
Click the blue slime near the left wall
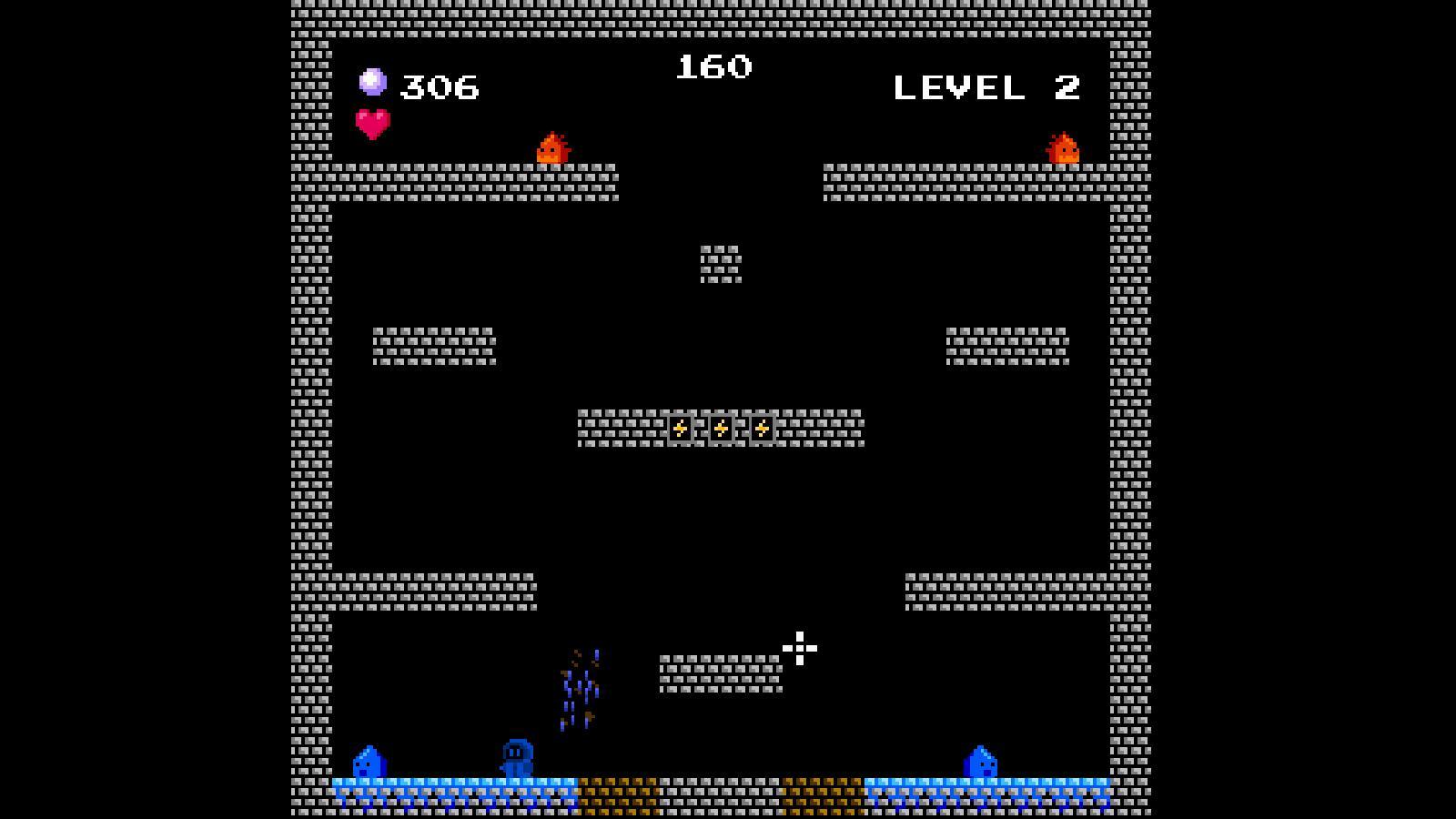pos(368,761)
